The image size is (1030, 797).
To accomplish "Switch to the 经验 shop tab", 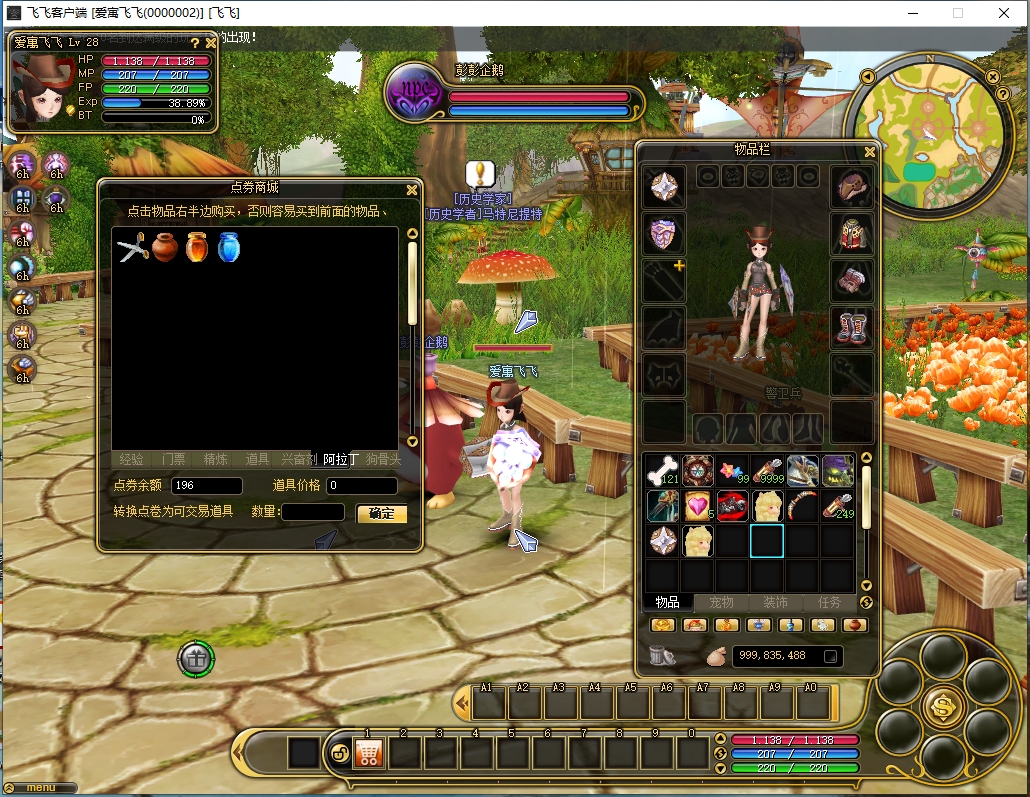I will [x=131, y=459].
